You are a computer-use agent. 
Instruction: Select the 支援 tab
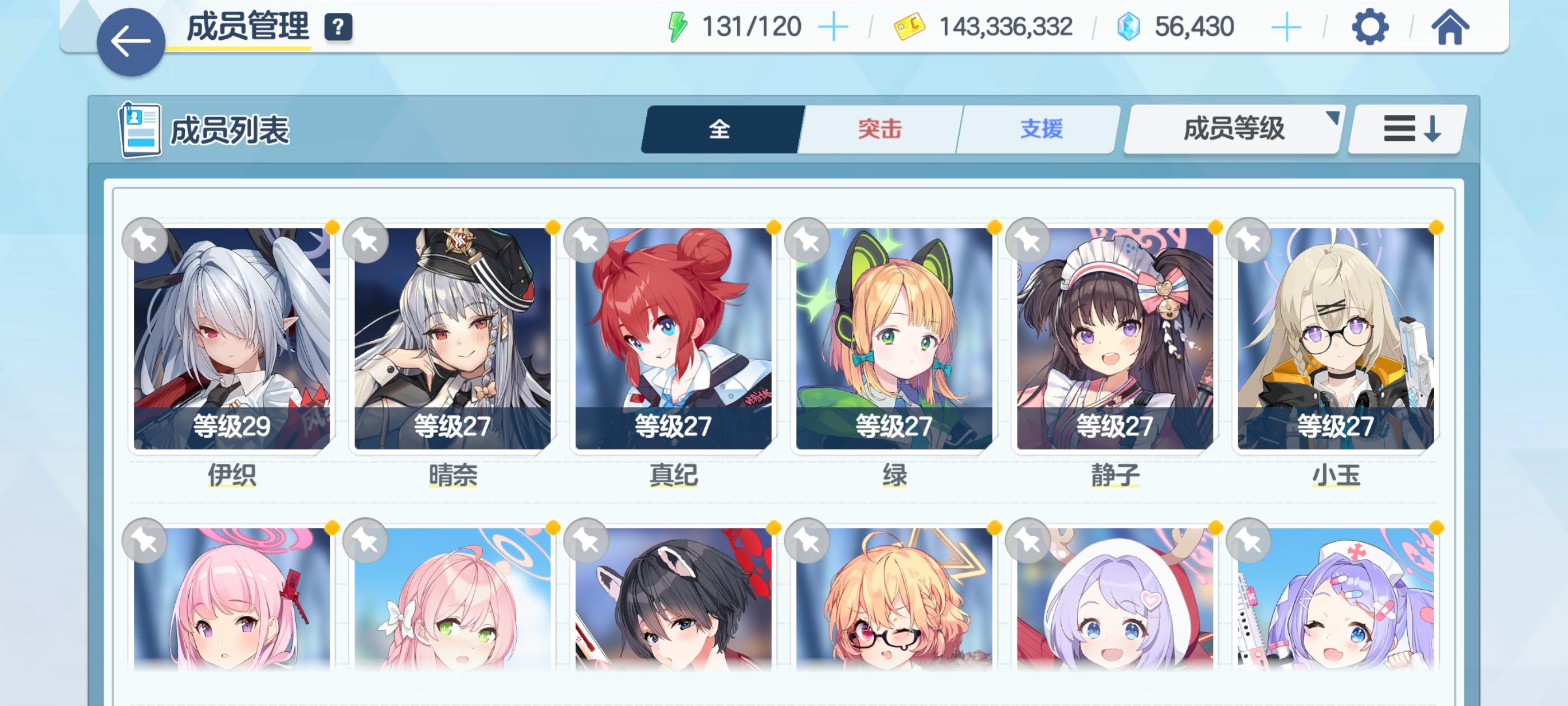[x=1041, y=128]
